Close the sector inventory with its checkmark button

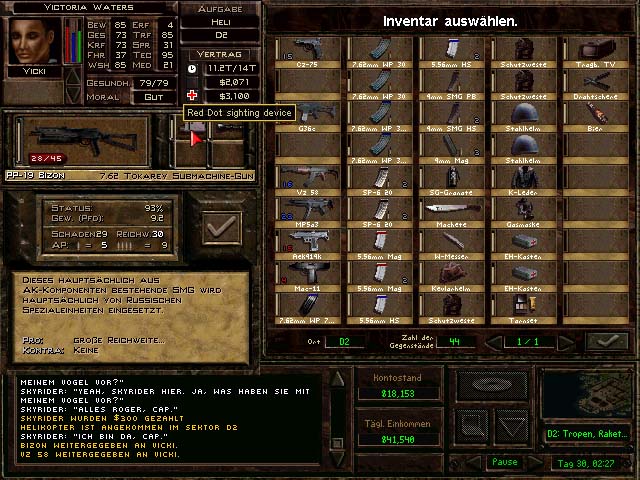[x=606, y=342]
